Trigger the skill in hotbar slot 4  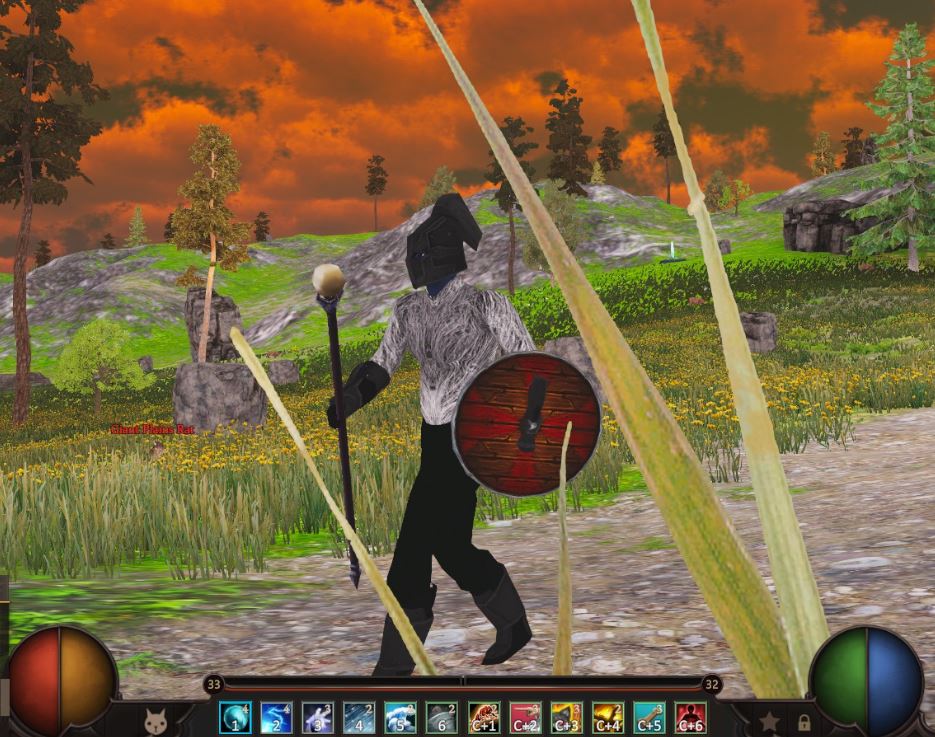[x=359, y=717]
